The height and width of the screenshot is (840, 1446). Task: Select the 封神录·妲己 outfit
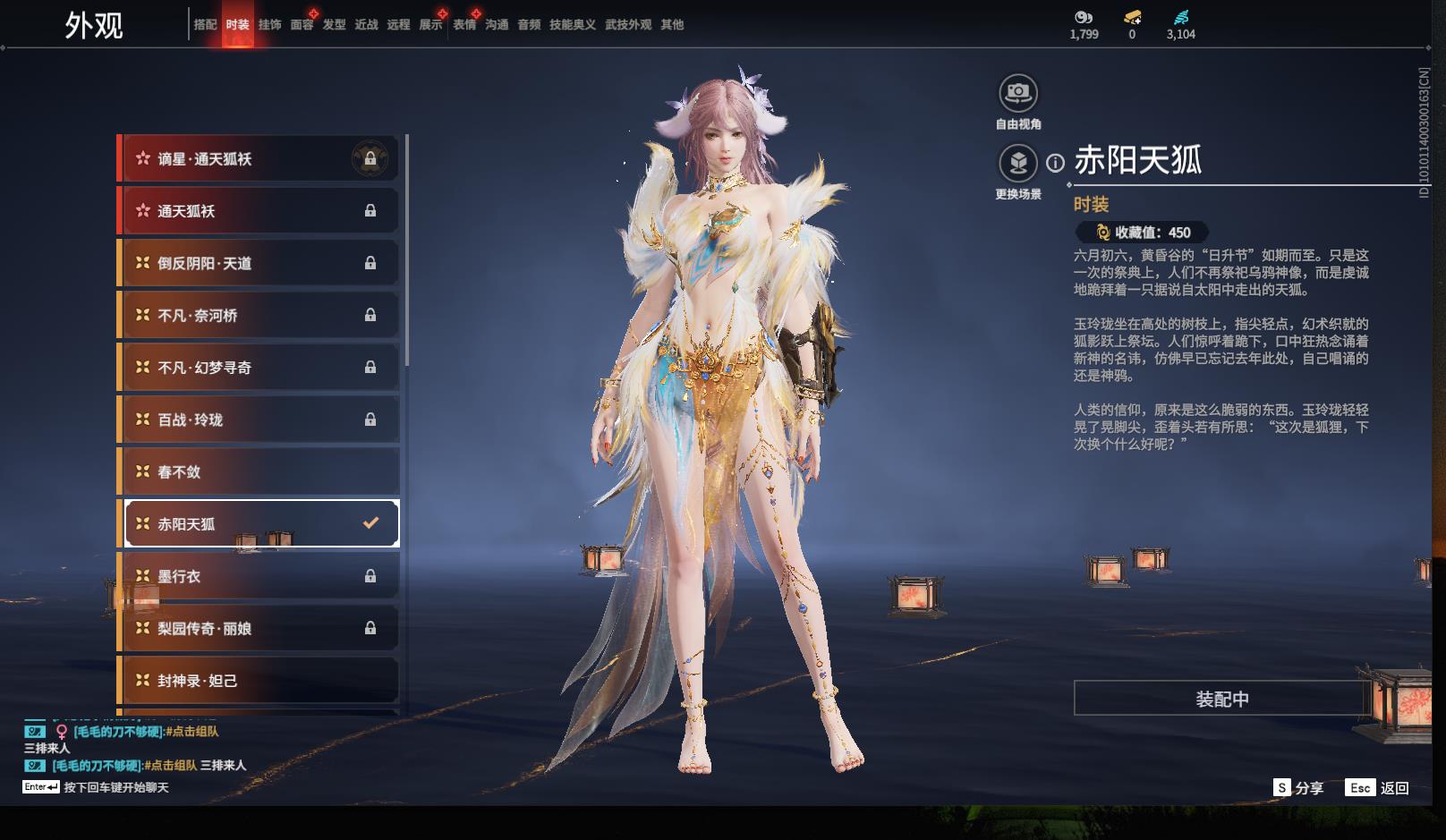click(259, 681)
